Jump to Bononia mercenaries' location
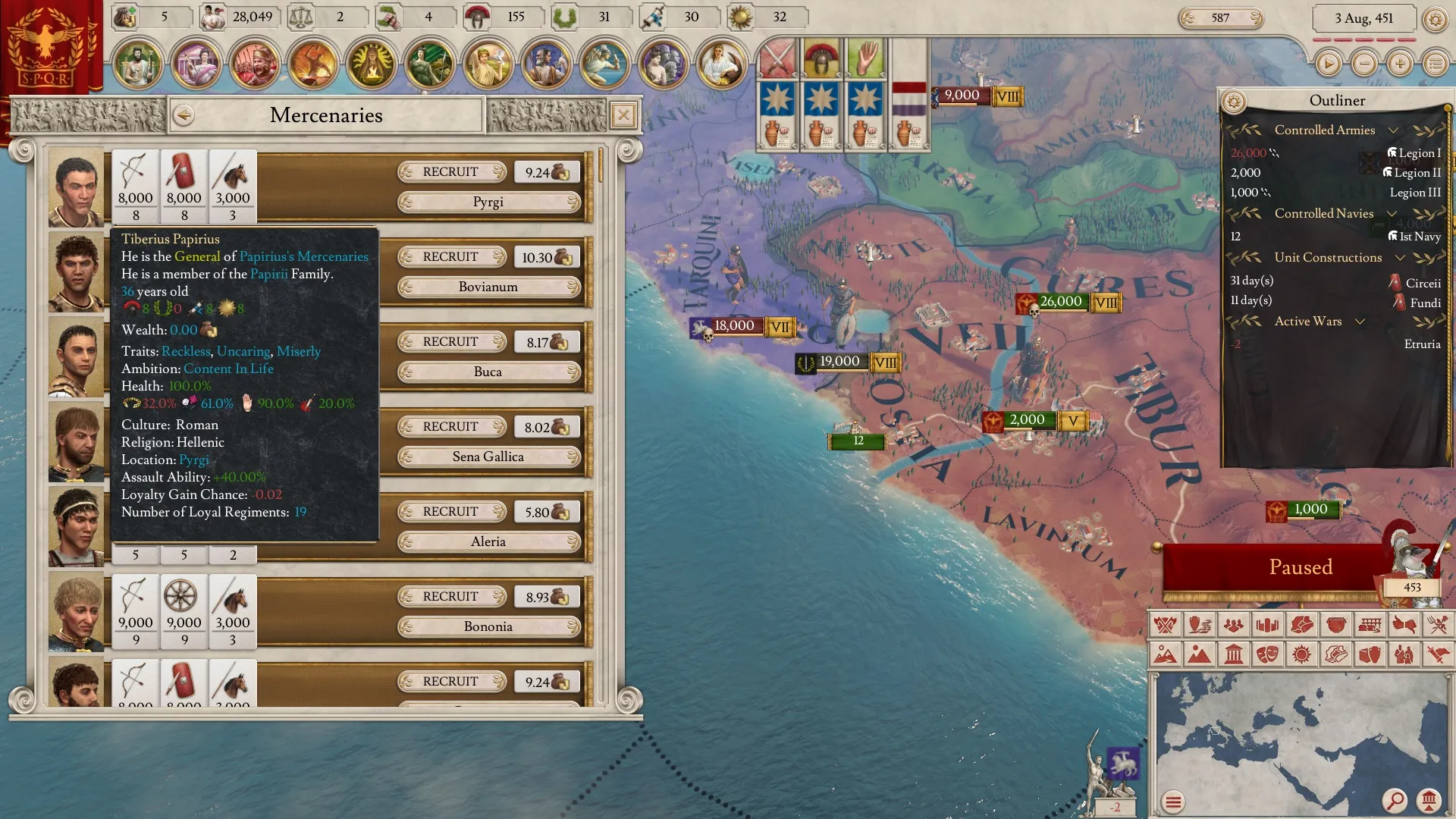 488,627
